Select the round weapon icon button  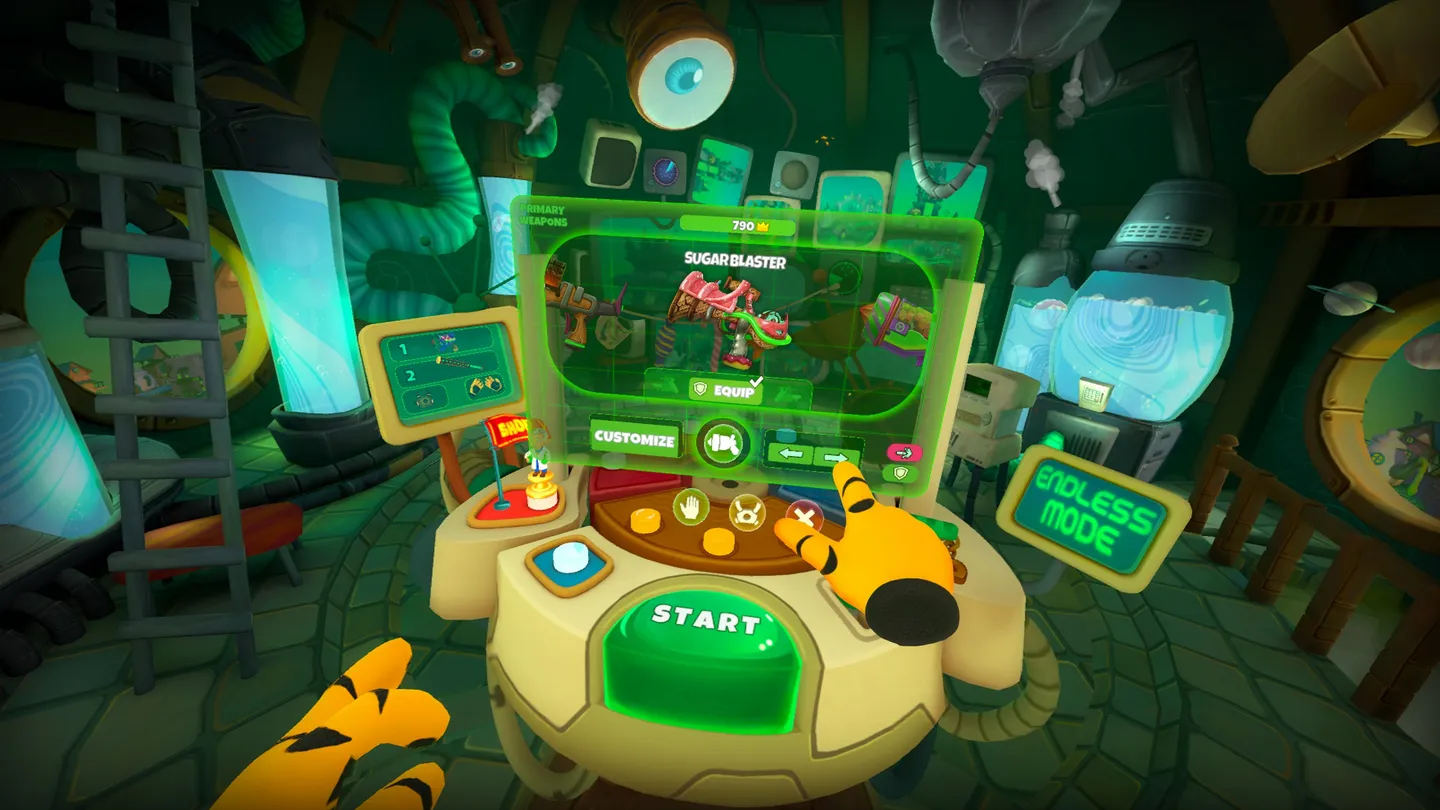point(724,443)
